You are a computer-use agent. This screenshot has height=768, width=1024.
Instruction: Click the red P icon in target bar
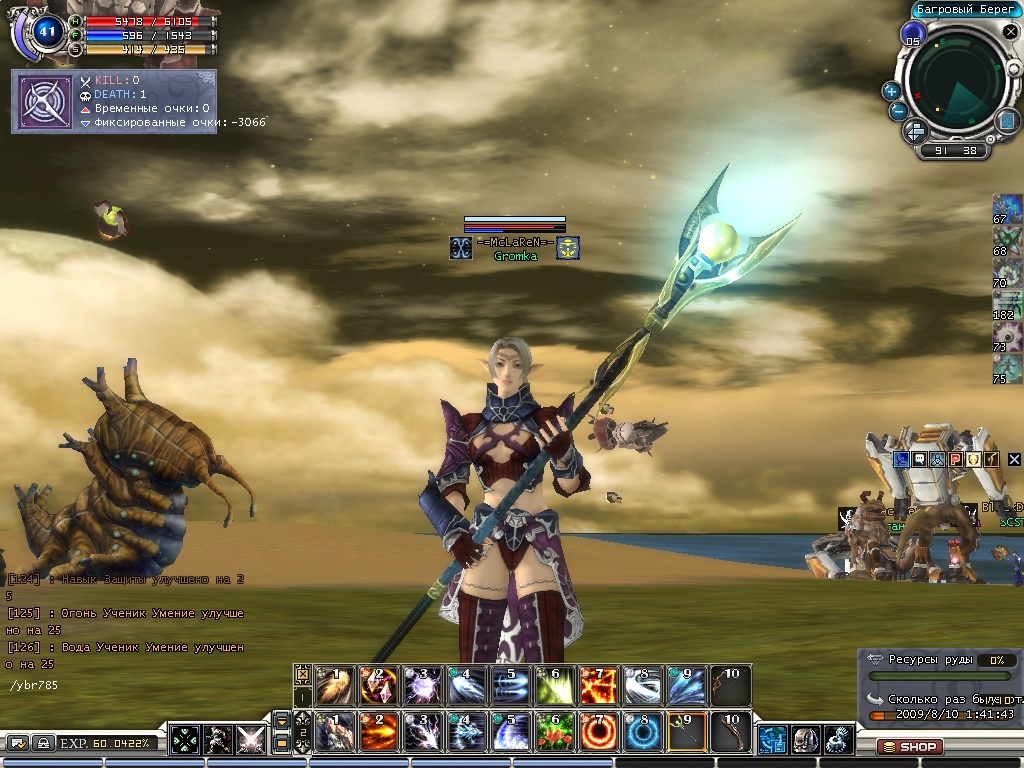click(x=955, y=459)
